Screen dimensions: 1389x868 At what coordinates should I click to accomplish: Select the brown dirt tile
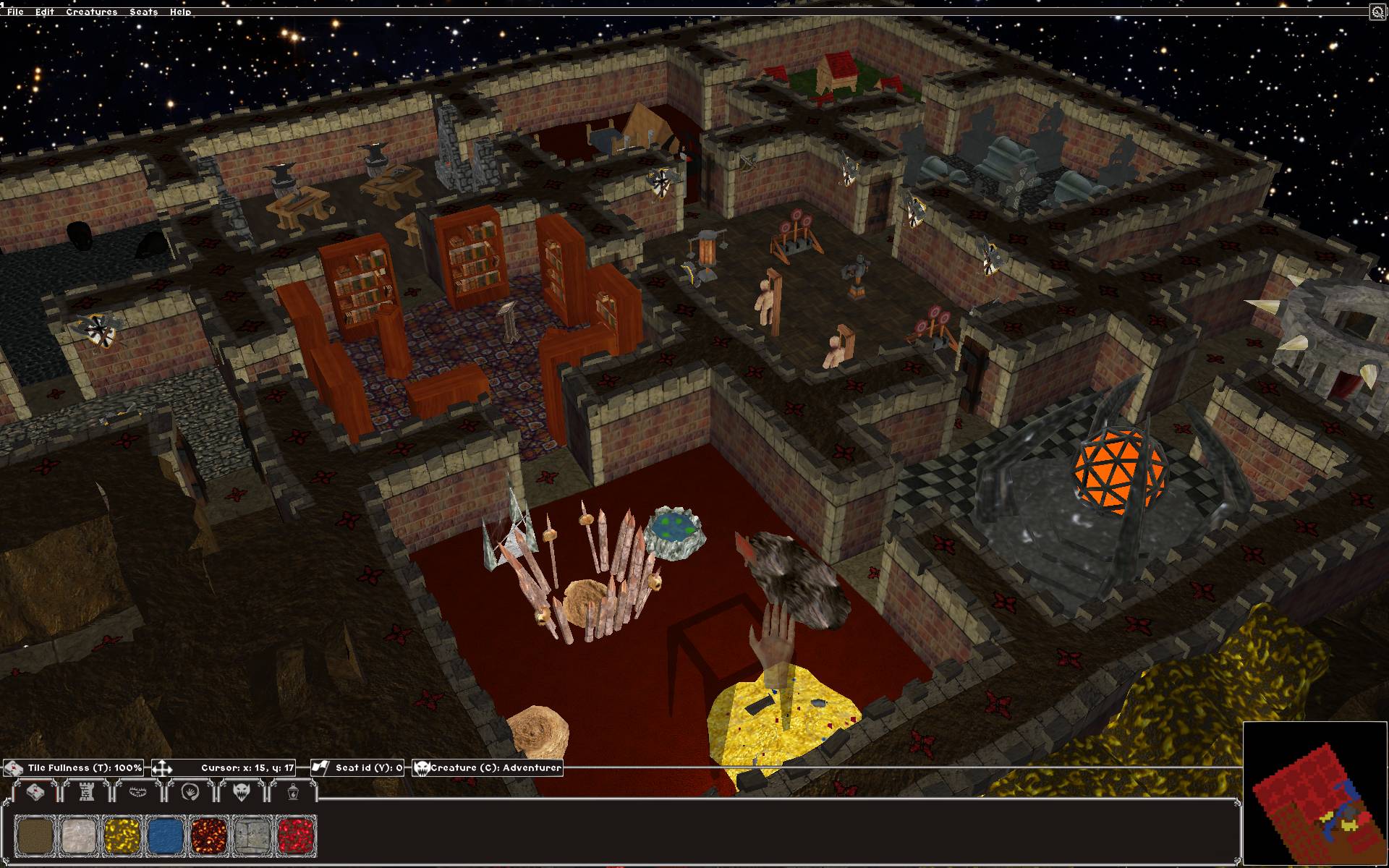(35, 836)
